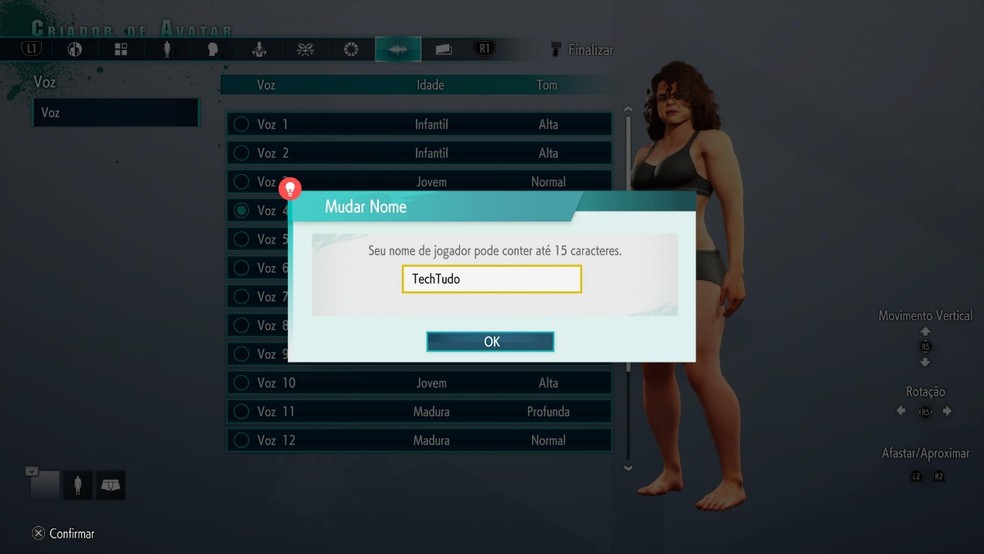Viewport: 984px width, 554px height.
Task: Confirm the name with the OK button
Action: (490, 342)
